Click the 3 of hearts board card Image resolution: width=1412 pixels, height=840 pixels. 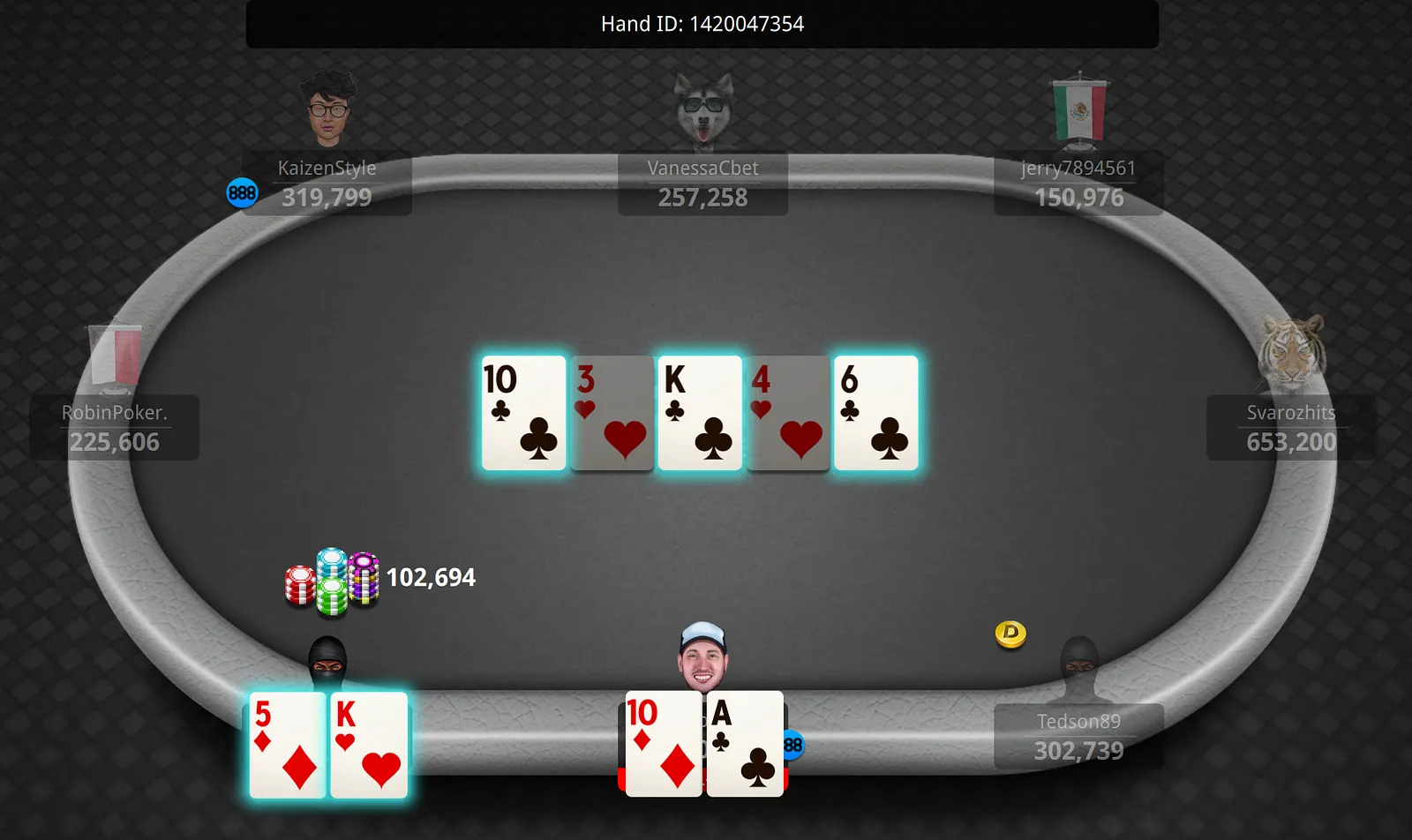(612, 413)
